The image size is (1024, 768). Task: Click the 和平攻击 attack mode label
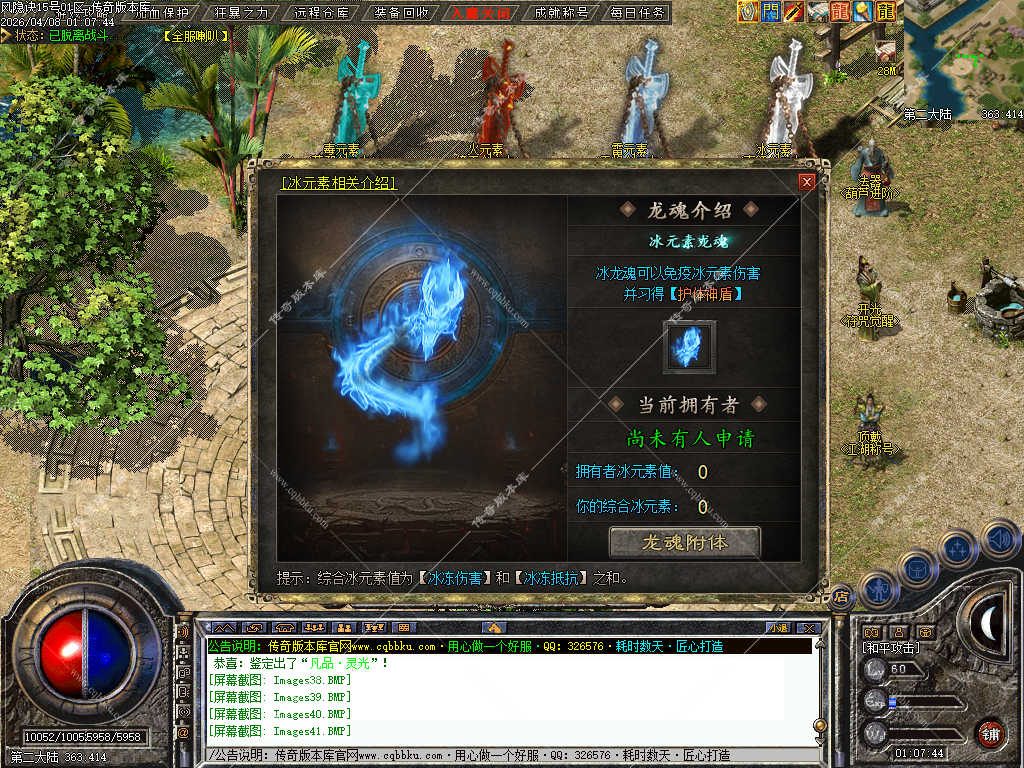point(891,648)
